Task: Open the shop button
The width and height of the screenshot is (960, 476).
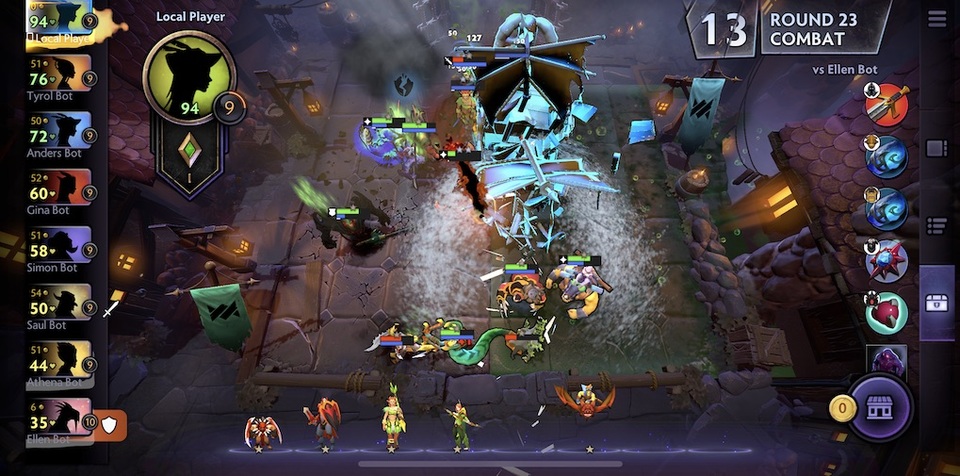Action: pyautogui.click(x=879, y=407)
